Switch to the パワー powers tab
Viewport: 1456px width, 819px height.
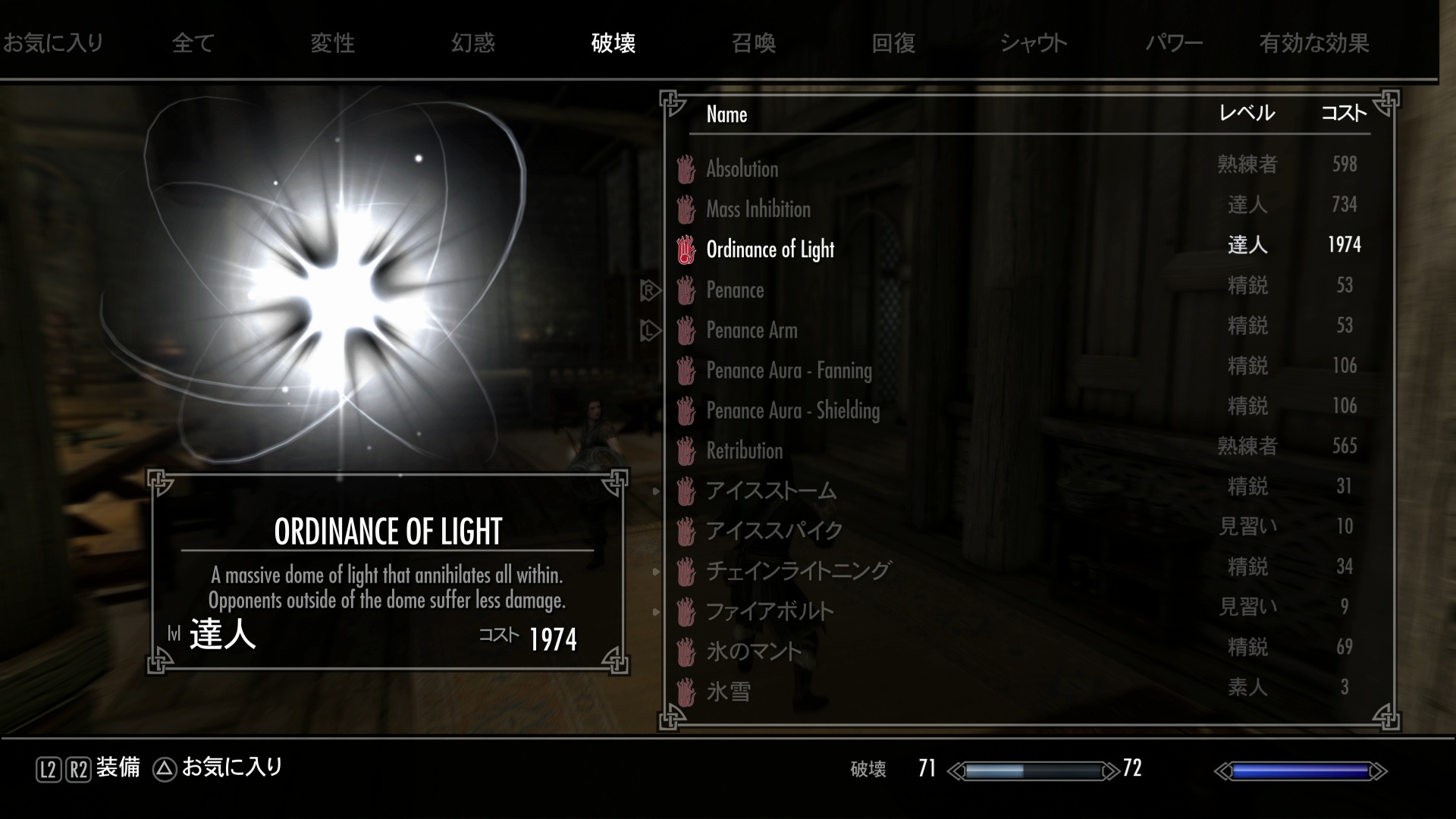coord(1174,43)
